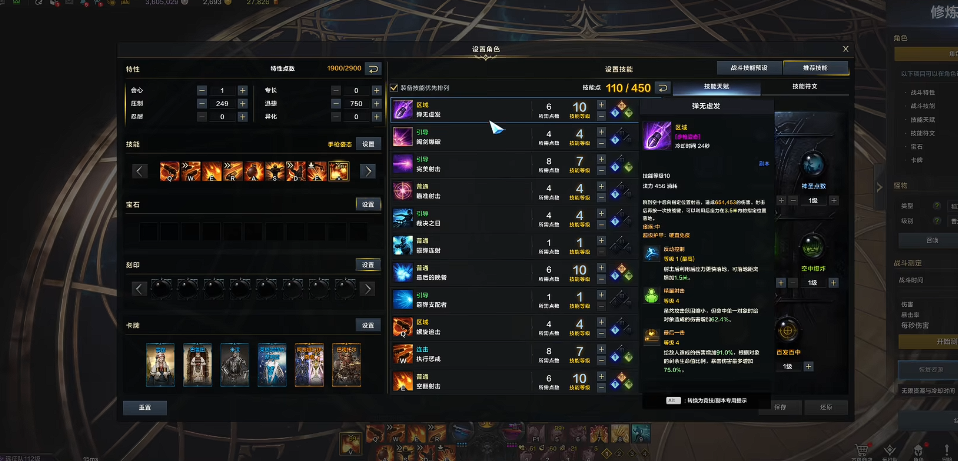Close the character setup window

pos(845,48)
